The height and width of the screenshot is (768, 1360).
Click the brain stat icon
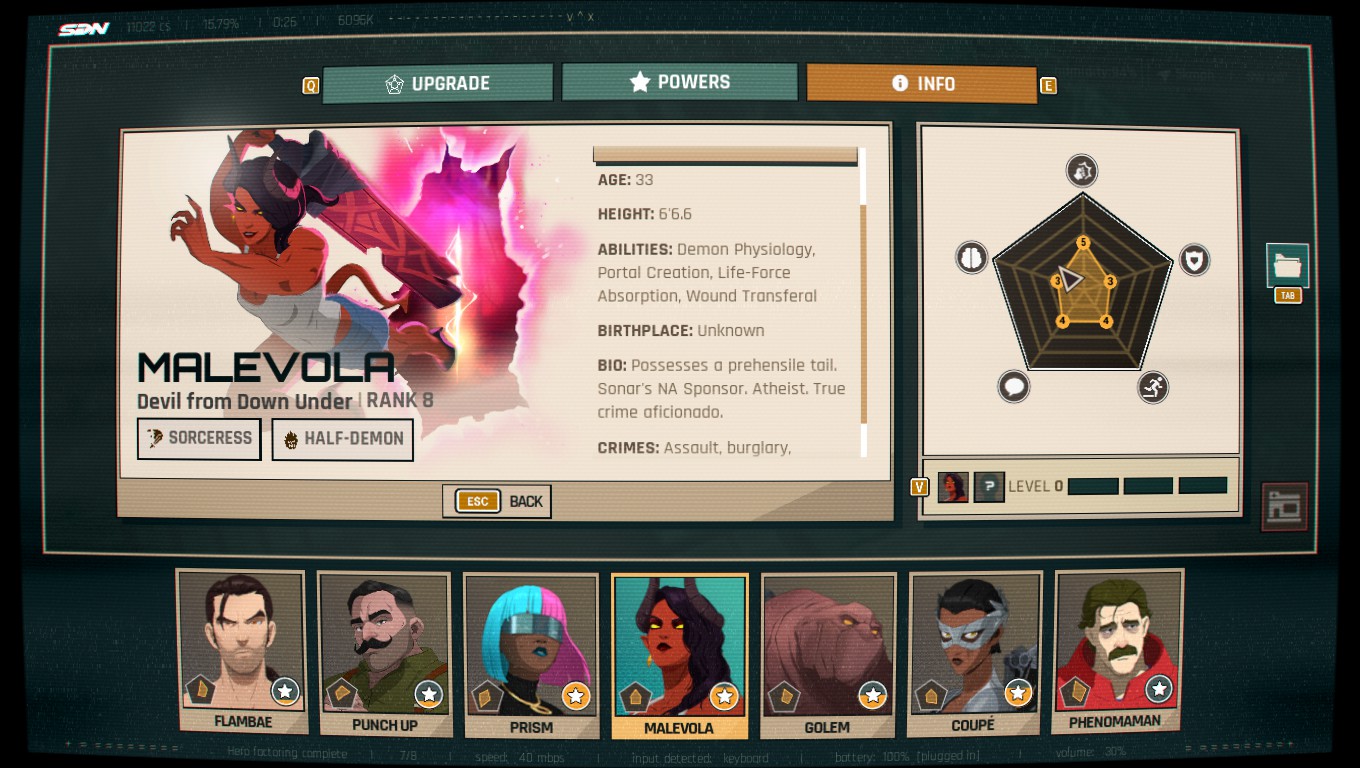[x=972, y=257]
